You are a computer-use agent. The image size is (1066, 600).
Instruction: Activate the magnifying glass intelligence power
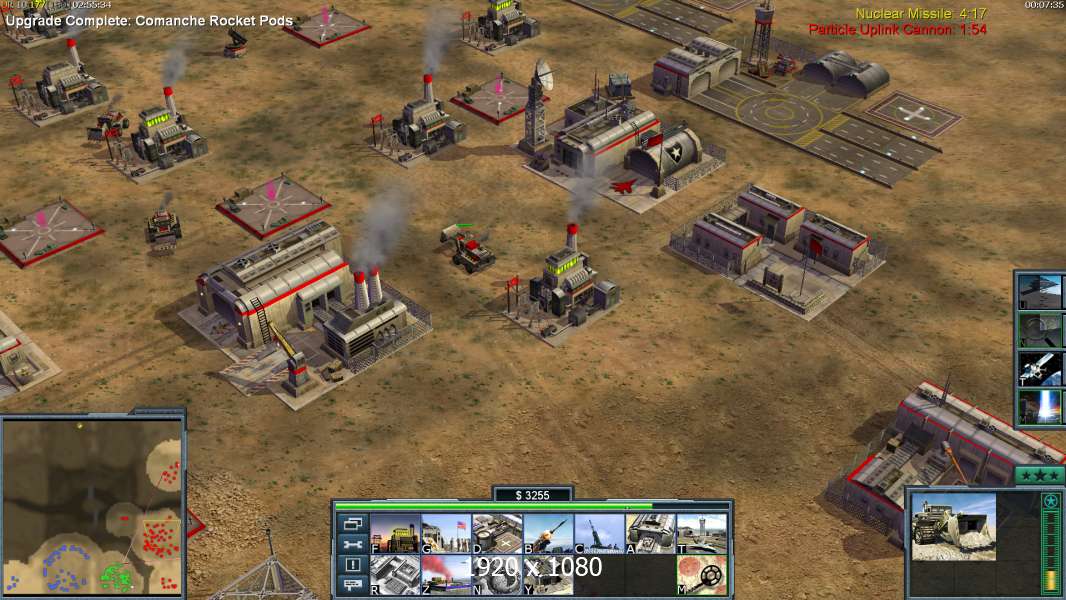1041,329
